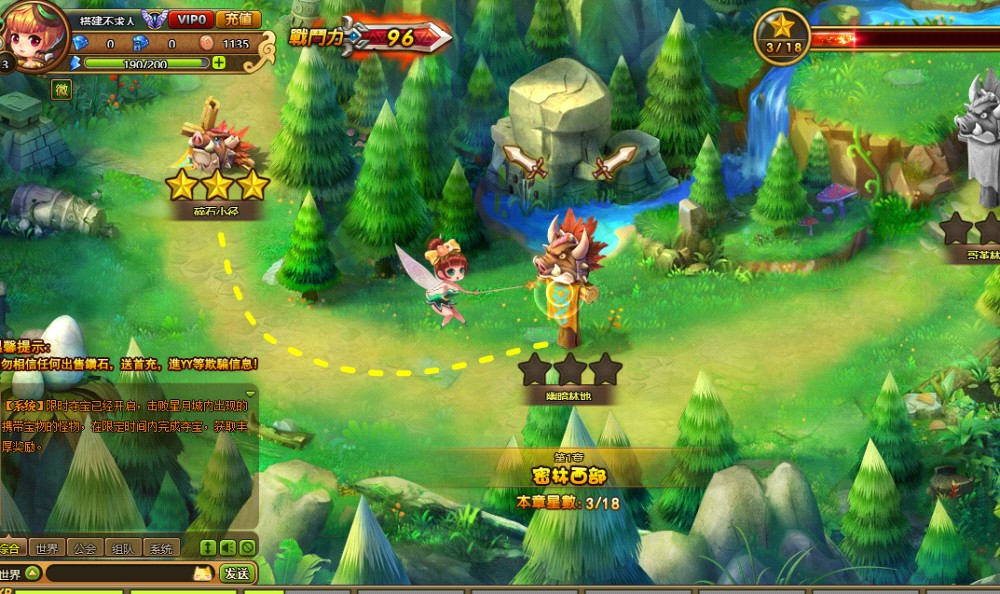Toggle the chat speaker sound button

227,548
